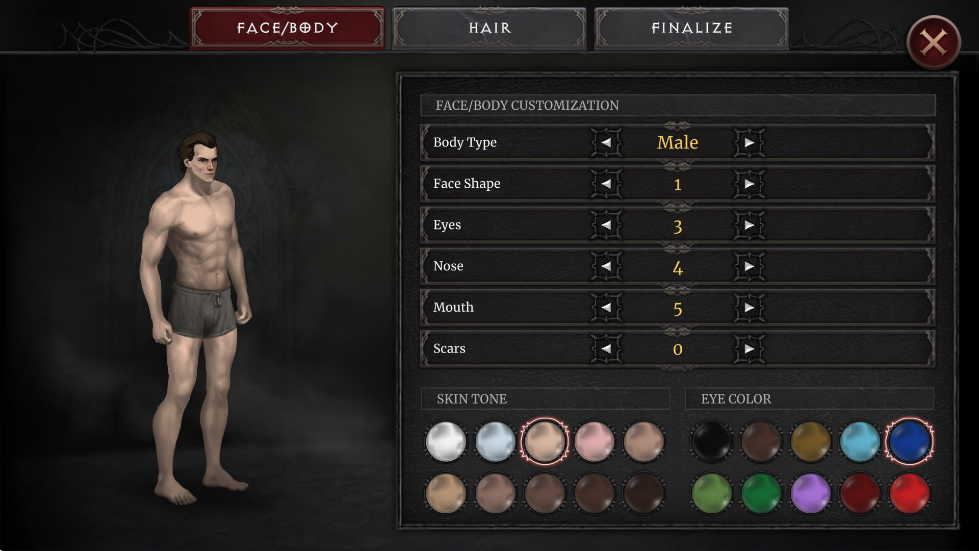Click the right arrow for Body Type
Image resolution: width=979 pixels, height=551 pixels.
(x=749, y=143)
